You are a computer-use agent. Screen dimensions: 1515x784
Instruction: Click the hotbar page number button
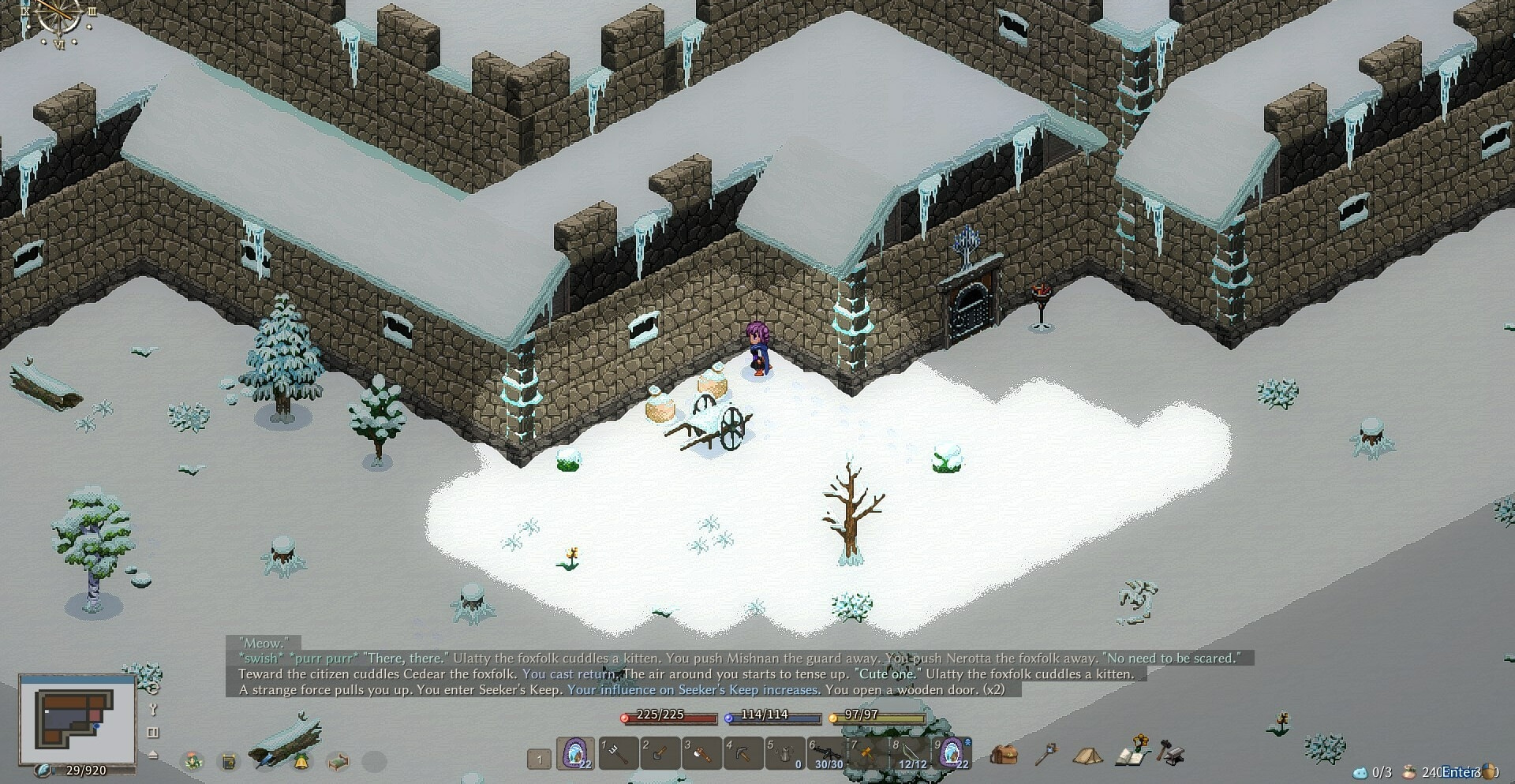[539, 760]
